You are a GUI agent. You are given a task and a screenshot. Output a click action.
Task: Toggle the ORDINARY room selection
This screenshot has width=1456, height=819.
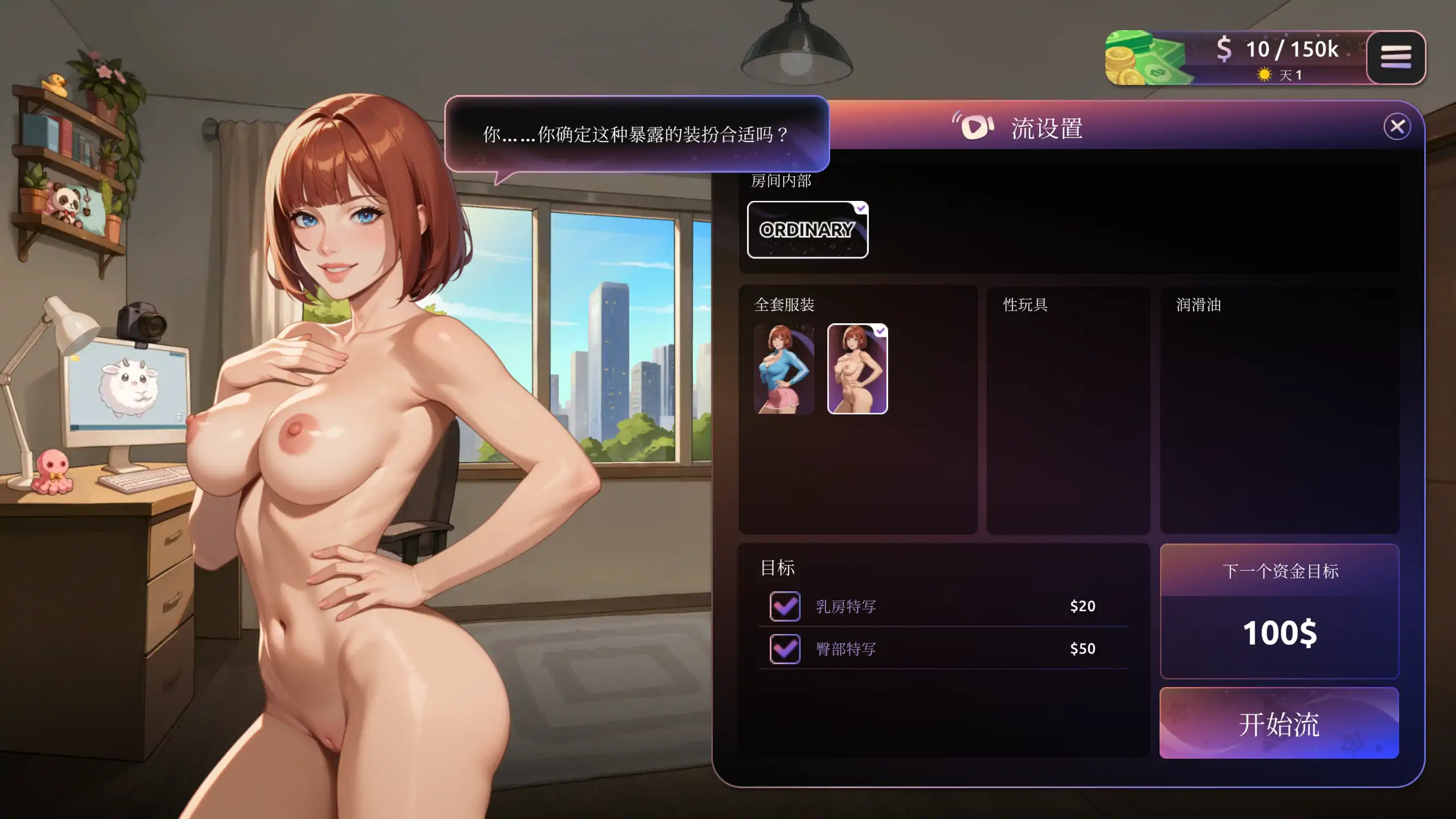coord(807,230)
